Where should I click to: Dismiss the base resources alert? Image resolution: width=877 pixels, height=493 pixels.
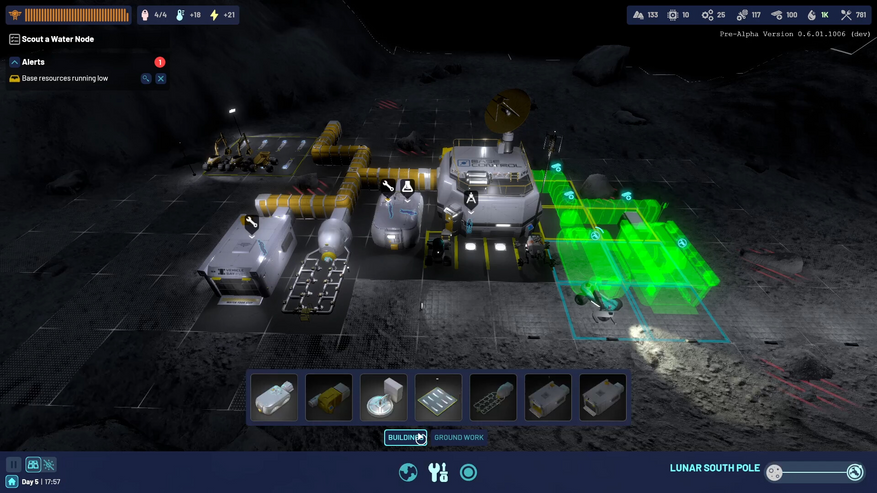[160, 78]
